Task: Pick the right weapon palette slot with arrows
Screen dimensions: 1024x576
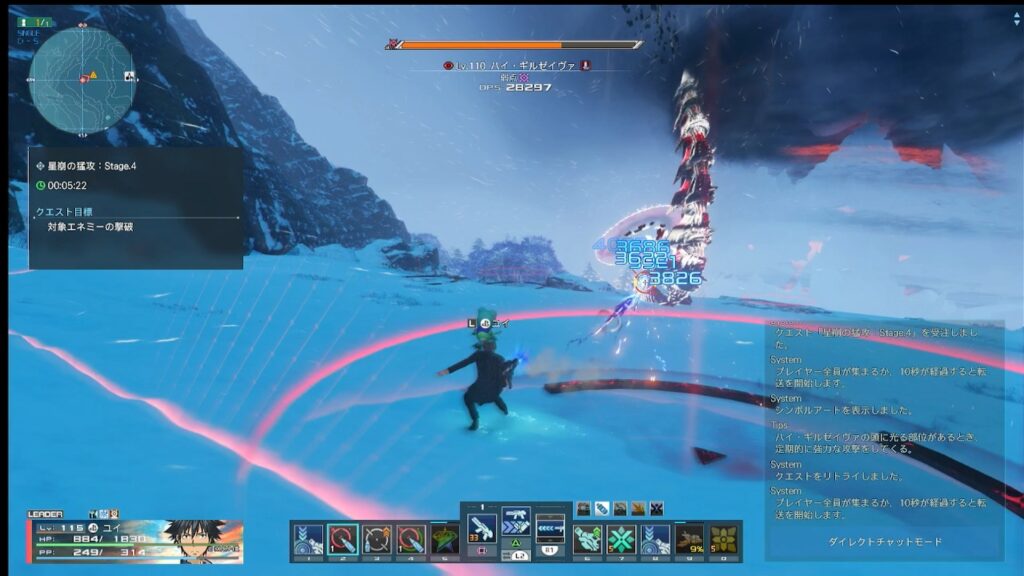Action: (550, 526)
